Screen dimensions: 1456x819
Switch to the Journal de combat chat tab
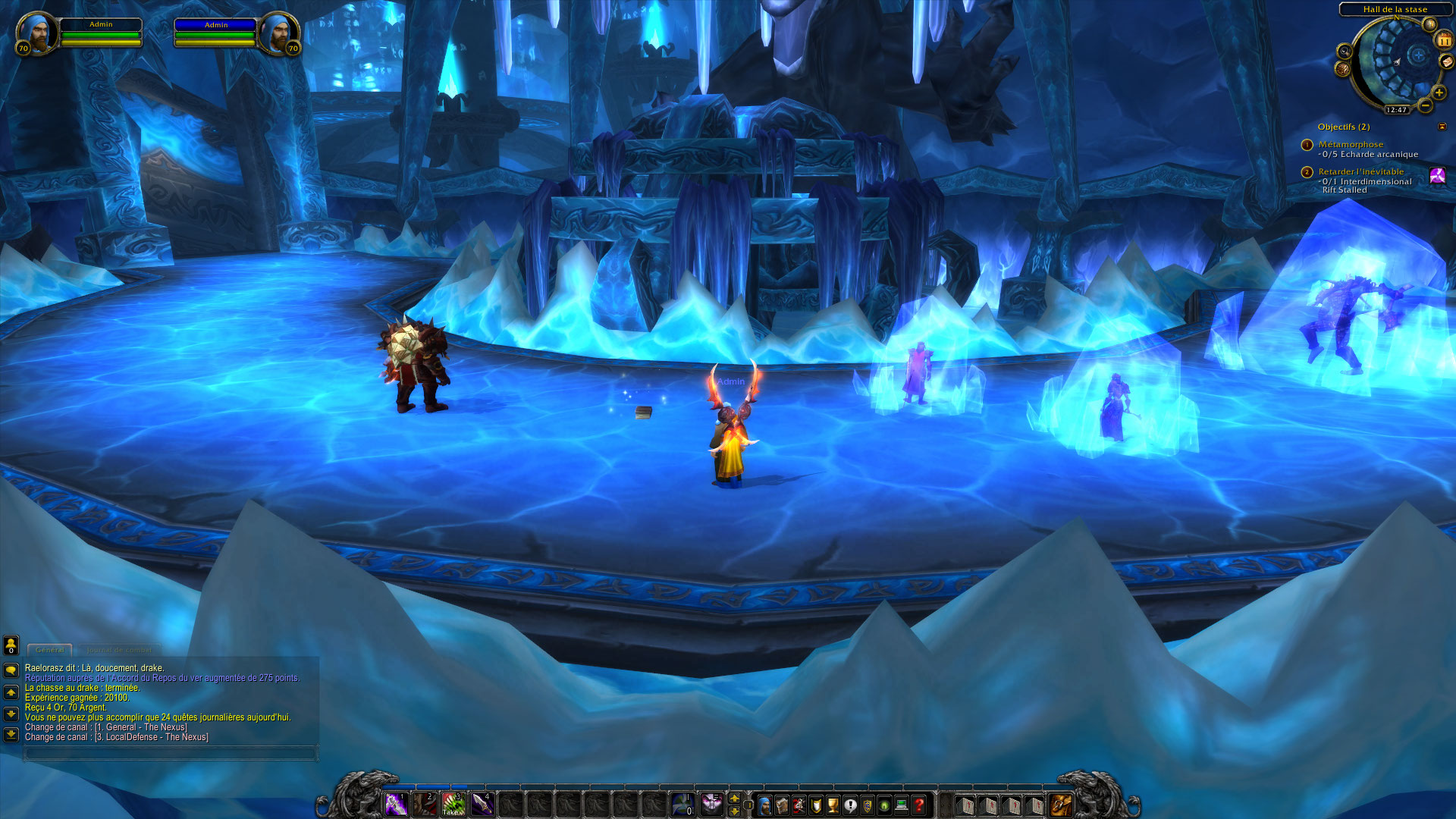(x=119, y=650)
